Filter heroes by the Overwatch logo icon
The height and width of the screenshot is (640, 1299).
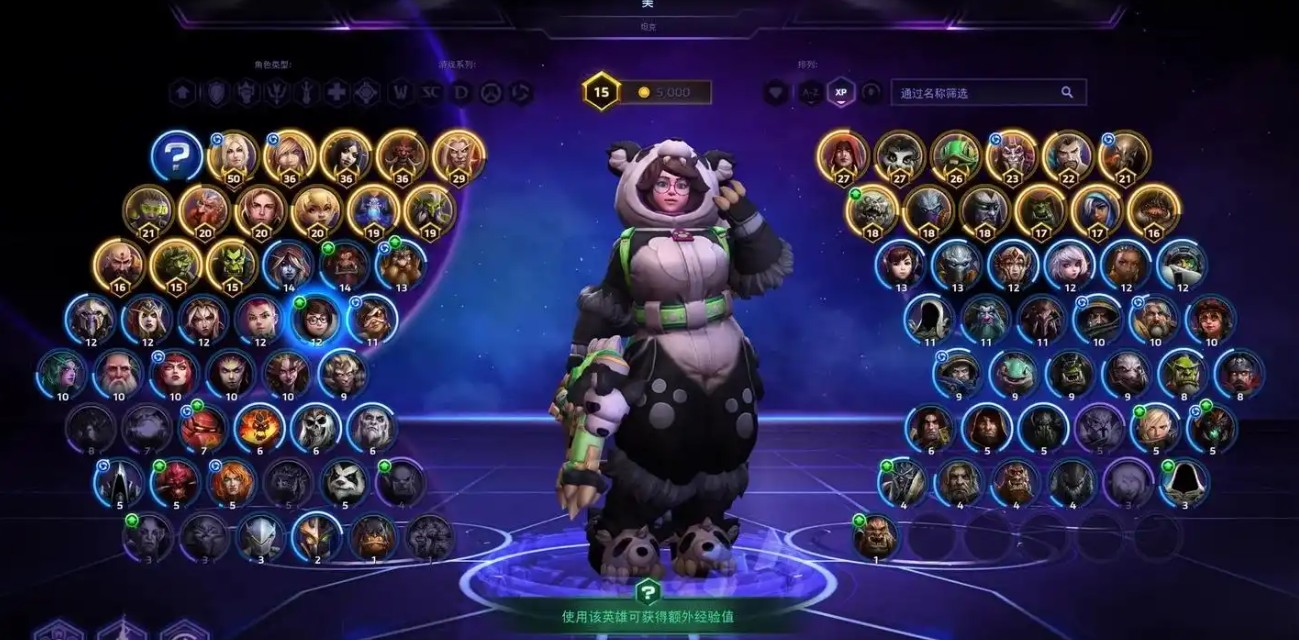[491, 93]
